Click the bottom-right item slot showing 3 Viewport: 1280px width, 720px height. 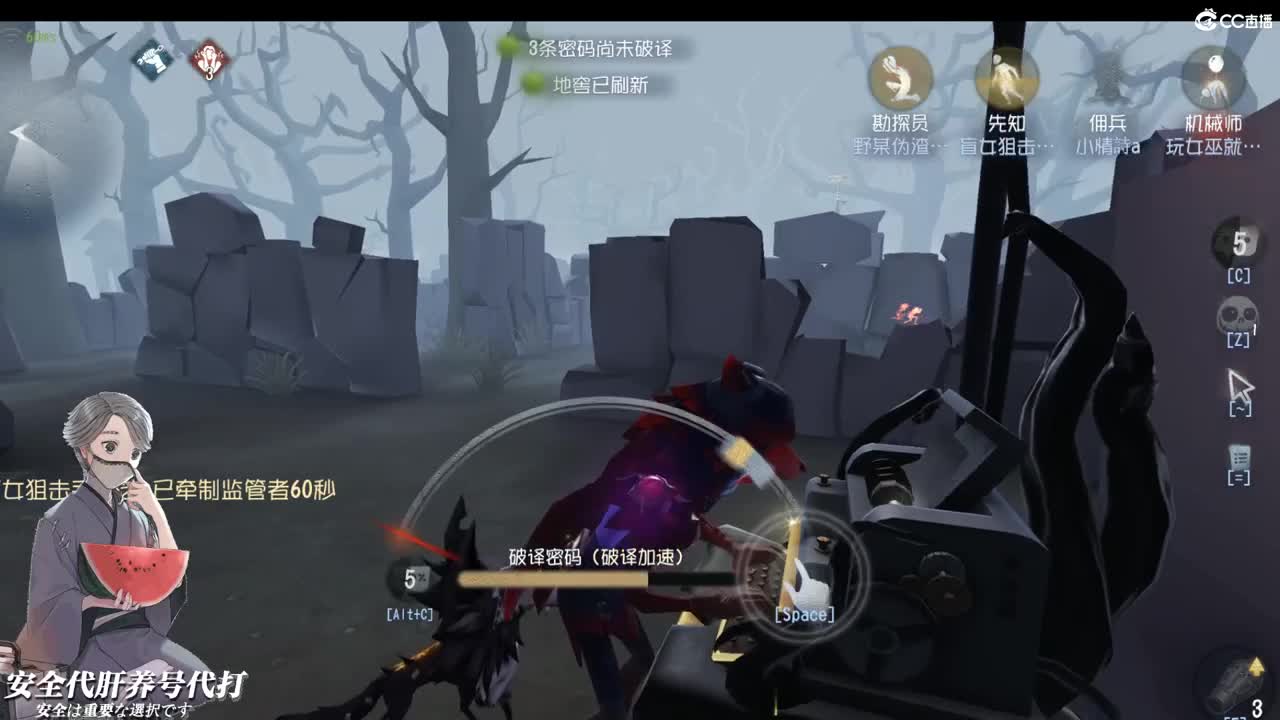1232,680
